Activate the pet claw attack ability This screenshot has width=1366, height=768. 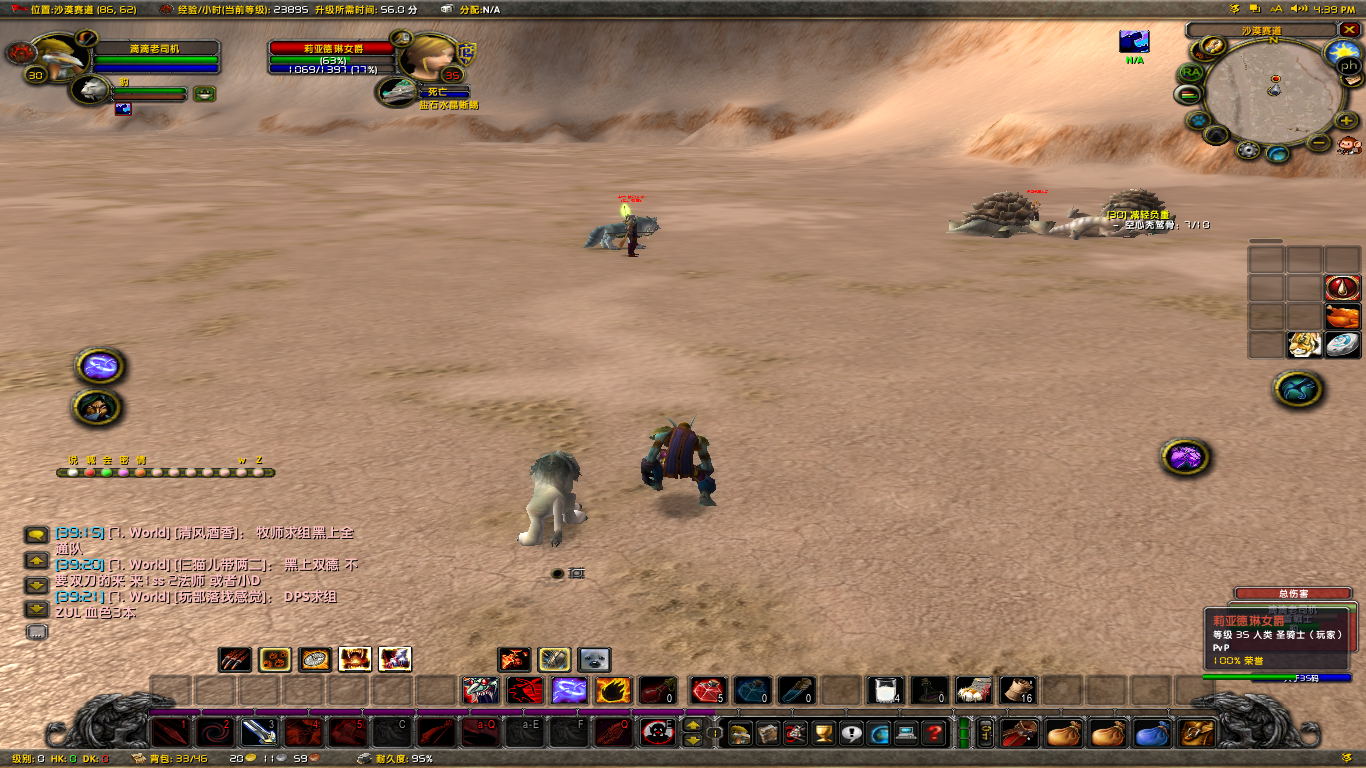(x=234, y=659)
